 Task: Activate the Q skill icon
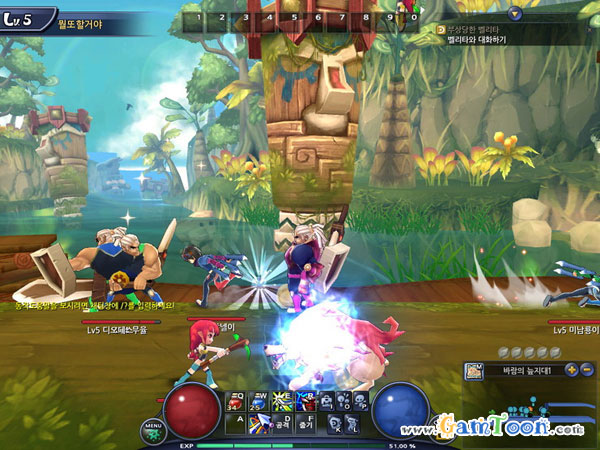point(237,401)
